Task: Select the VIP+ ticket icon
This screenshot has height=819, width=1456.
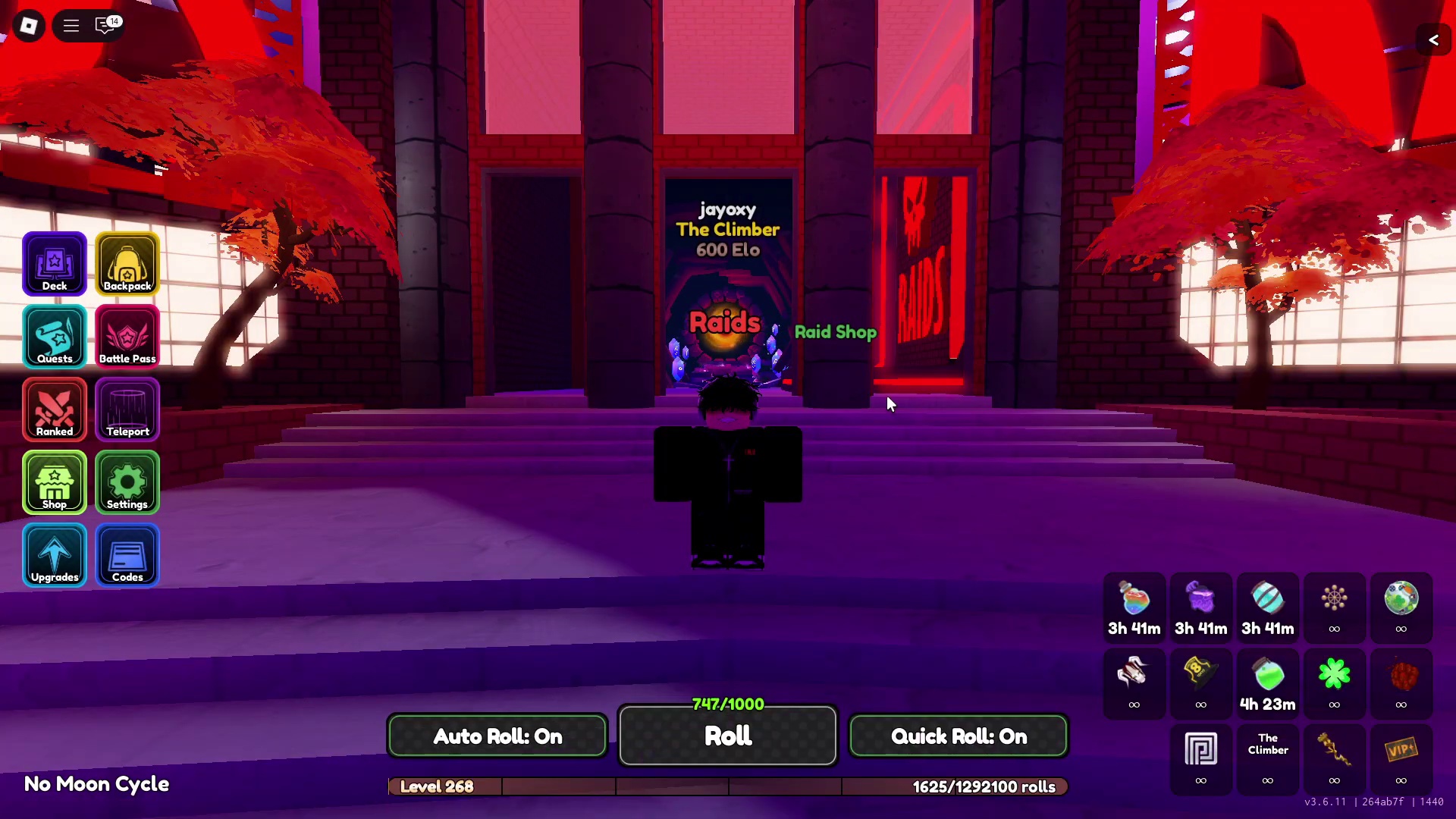Action: coord(1401,751)
